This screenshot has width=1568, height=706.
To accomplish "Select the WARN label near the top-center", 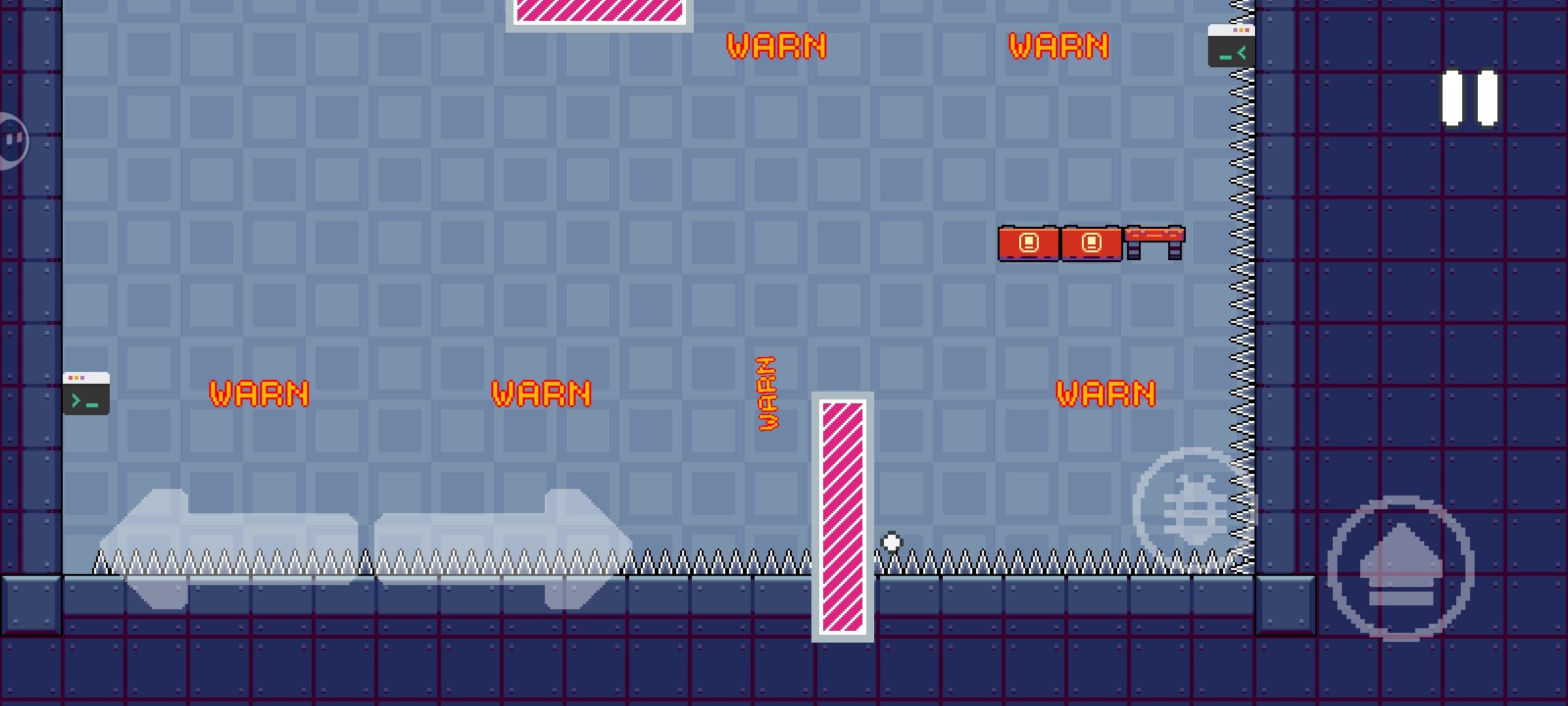I will click(x=777, y=46).
